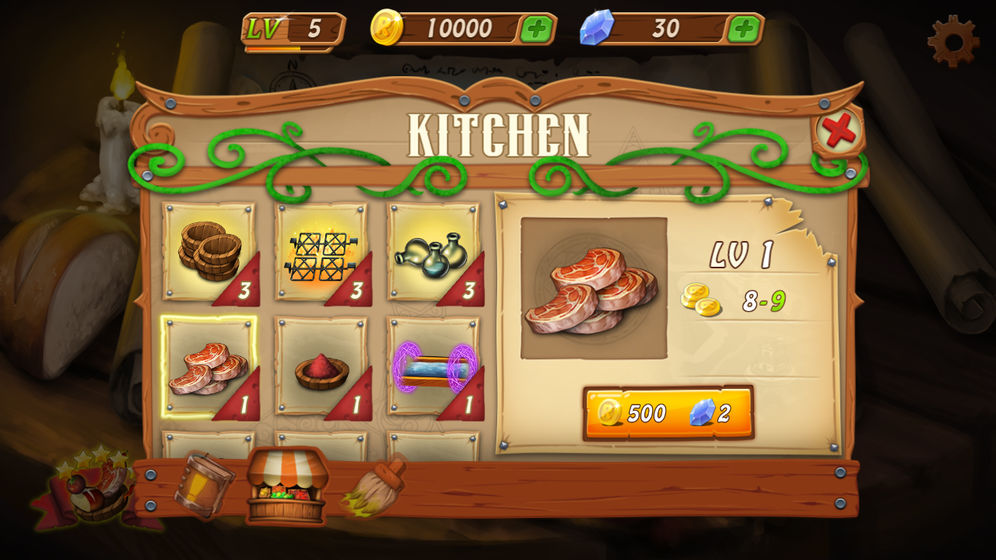Add more gold coins
Viewport: 996px width, 560px height.
(537, 28)
